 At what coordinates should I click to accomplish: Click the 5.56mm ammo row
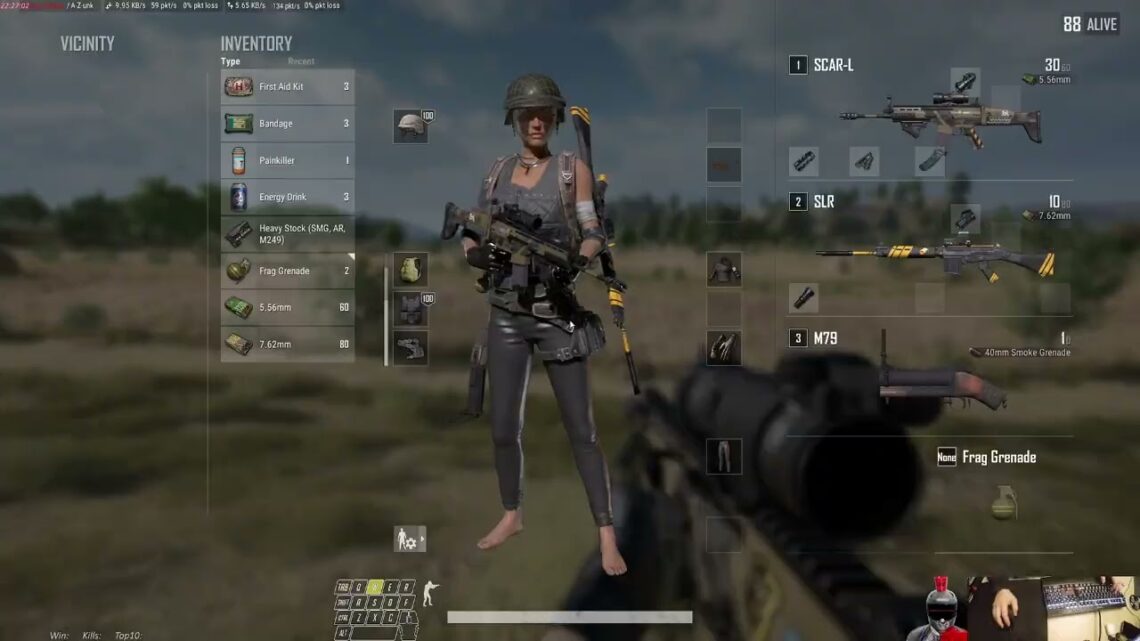point(287,308)
